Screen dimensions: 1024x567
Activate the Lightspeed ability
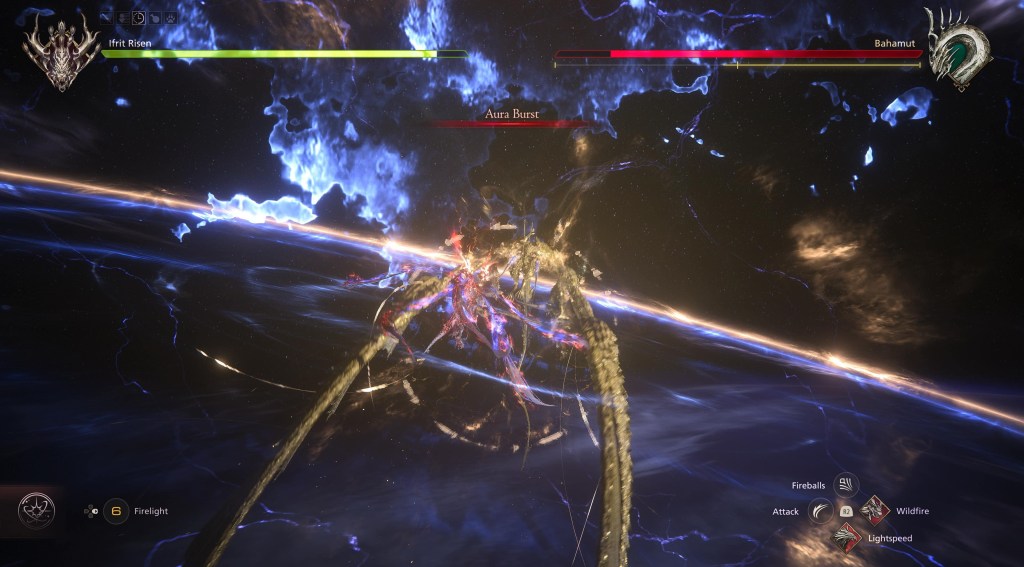pos(847,538)
